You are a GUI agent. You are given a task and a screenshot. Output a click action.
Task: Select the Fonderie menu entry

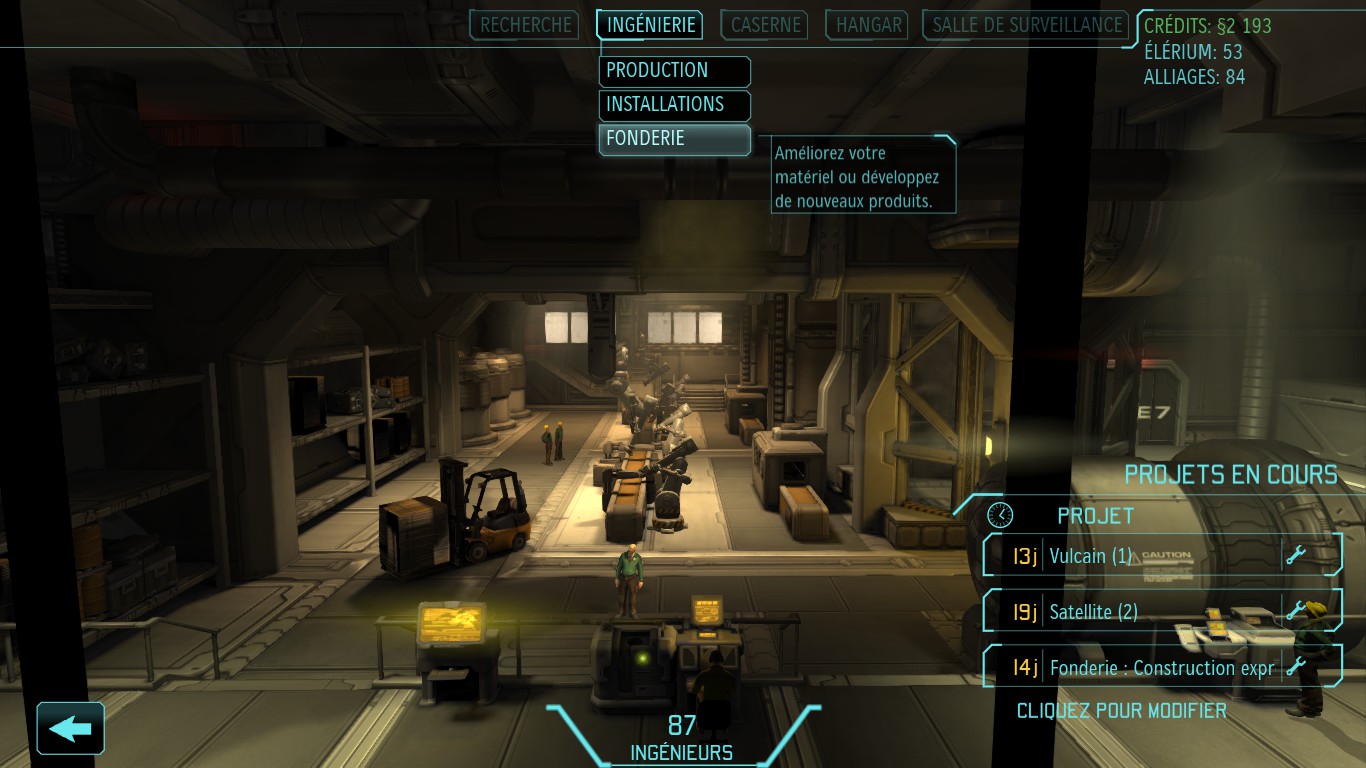[674, 139]
